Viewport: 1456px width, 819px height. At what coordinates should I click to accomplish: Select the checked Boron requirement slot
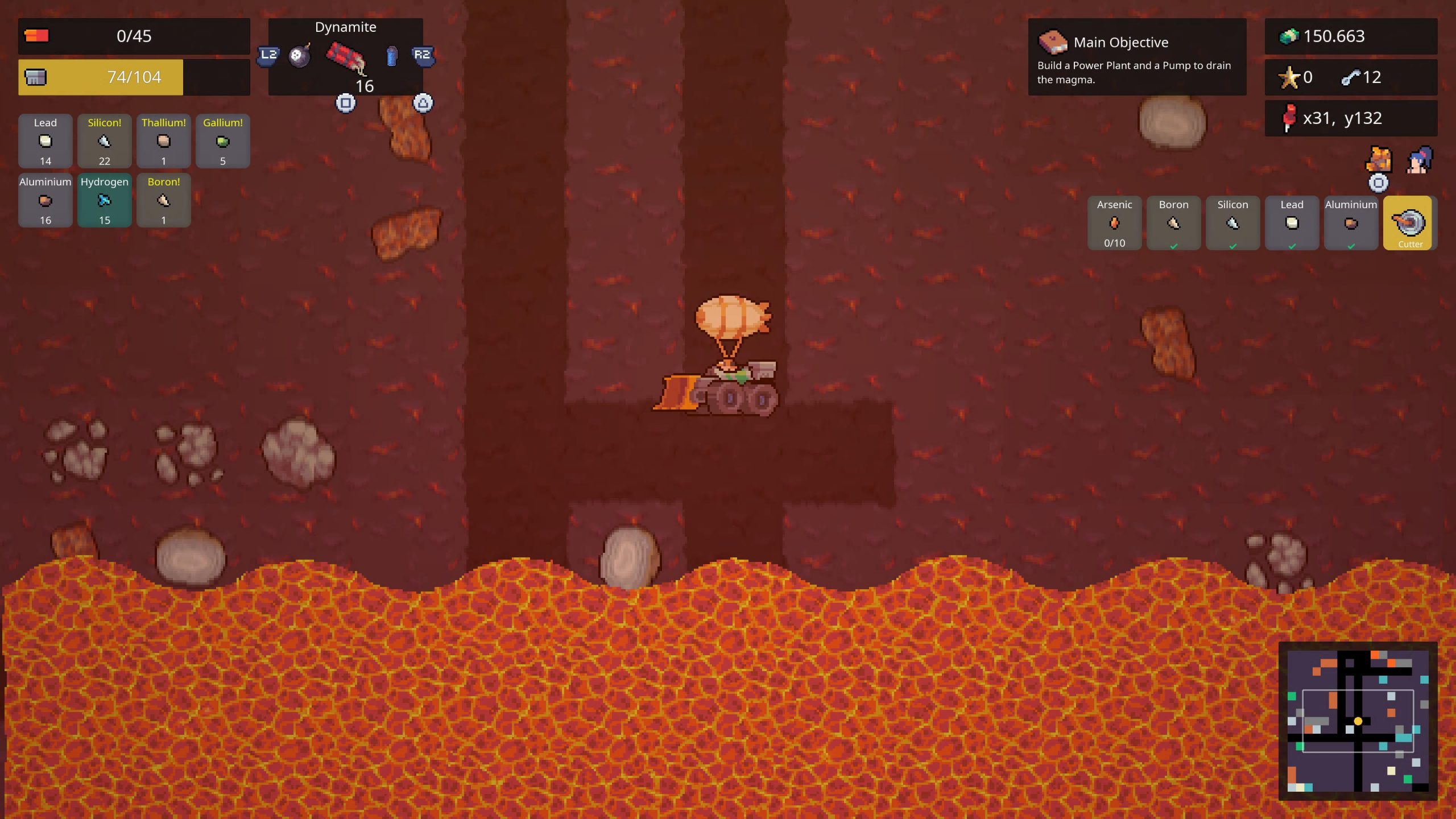click(1173, 223)
